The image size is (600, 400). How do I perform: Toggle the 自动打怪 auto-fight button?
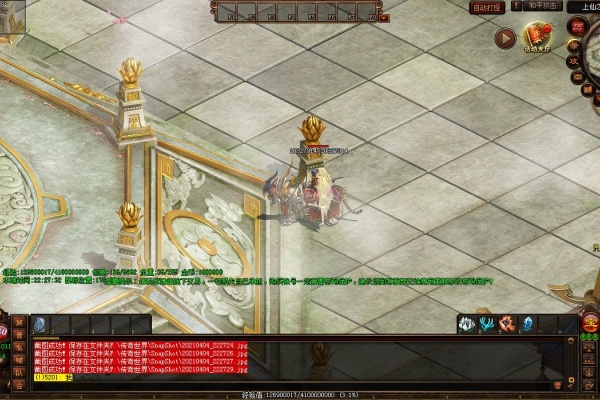pyautogui.click(x=487, y=7)
